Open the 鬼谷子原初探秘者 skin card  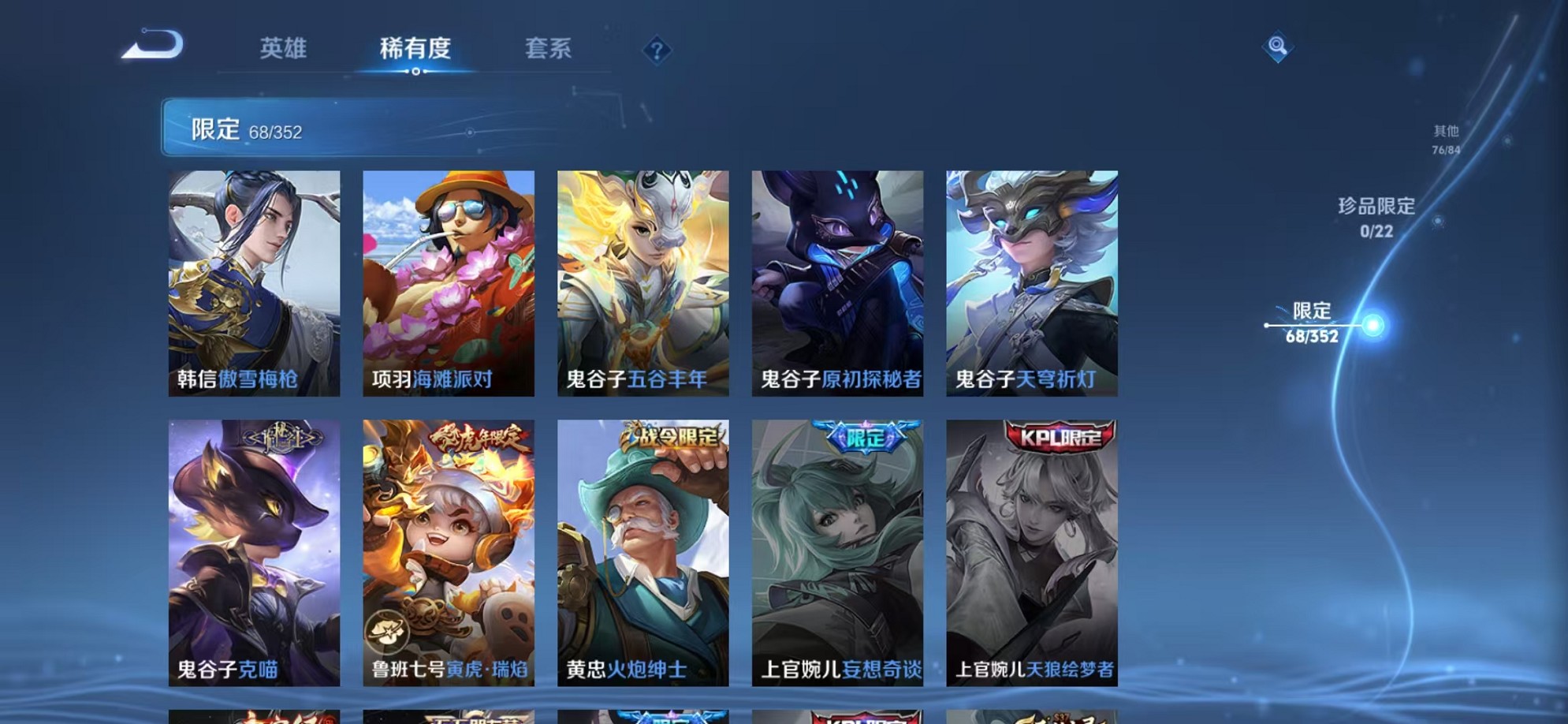coord(836,280)
